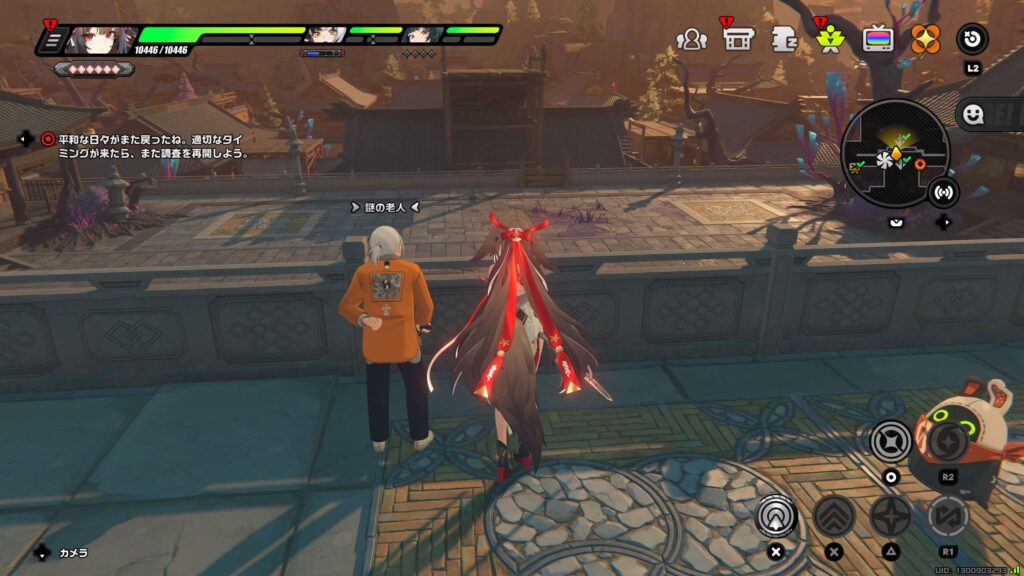Open the friends silhouette icon
Screen dimensions: 1024x576
tap(691, 40)
